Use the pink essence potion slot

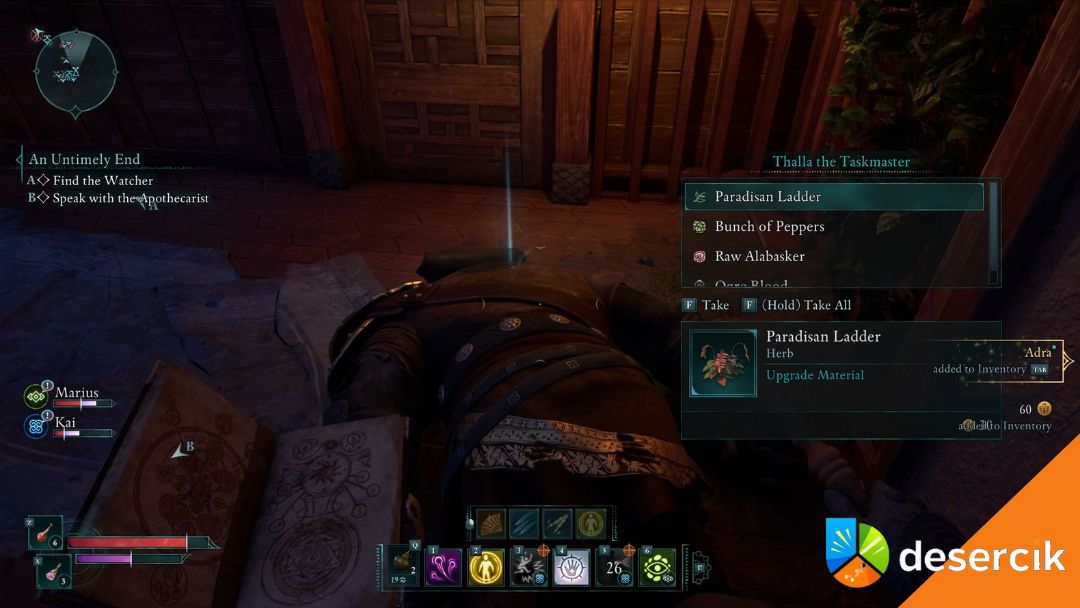(50, 571)
